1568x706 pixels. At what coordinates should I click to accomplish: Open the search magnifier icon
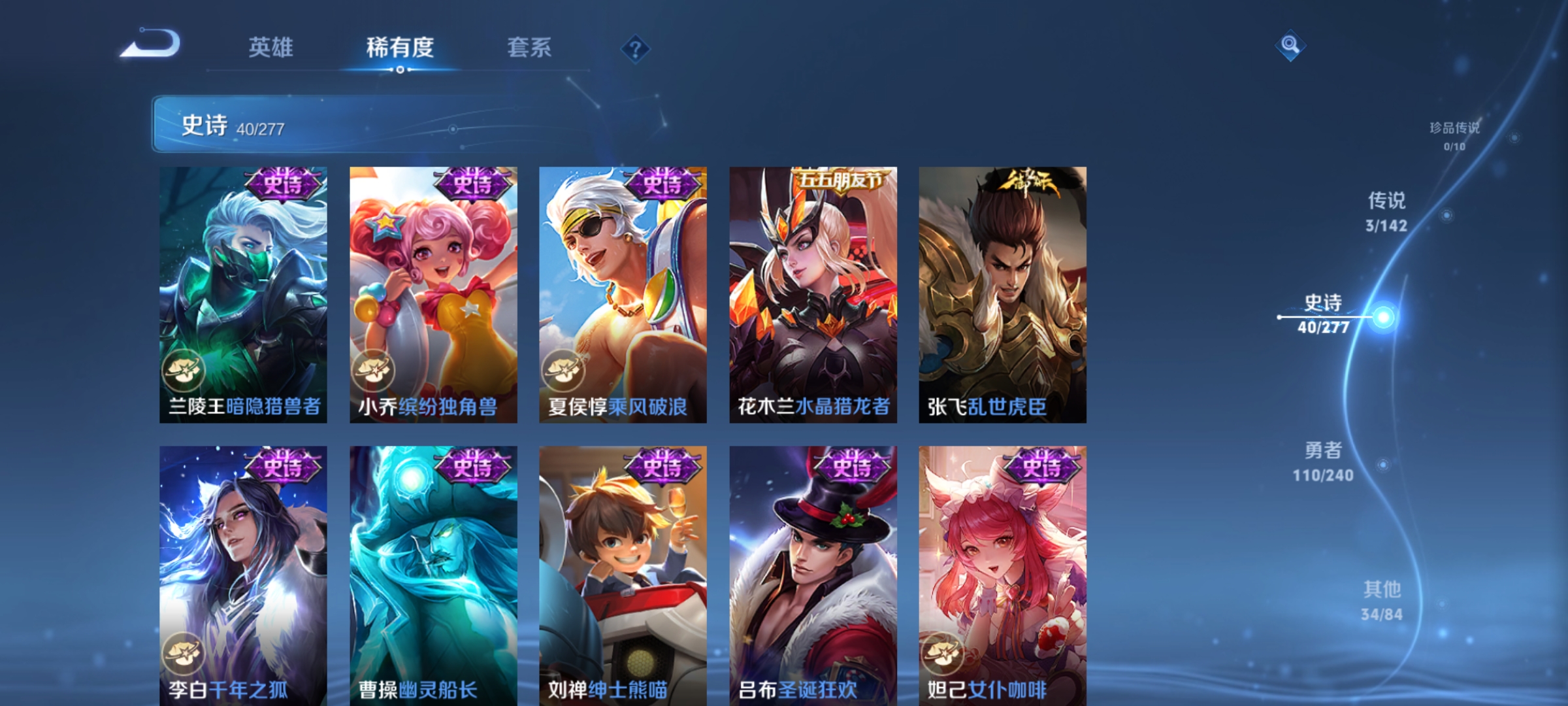coord(1291,44)
